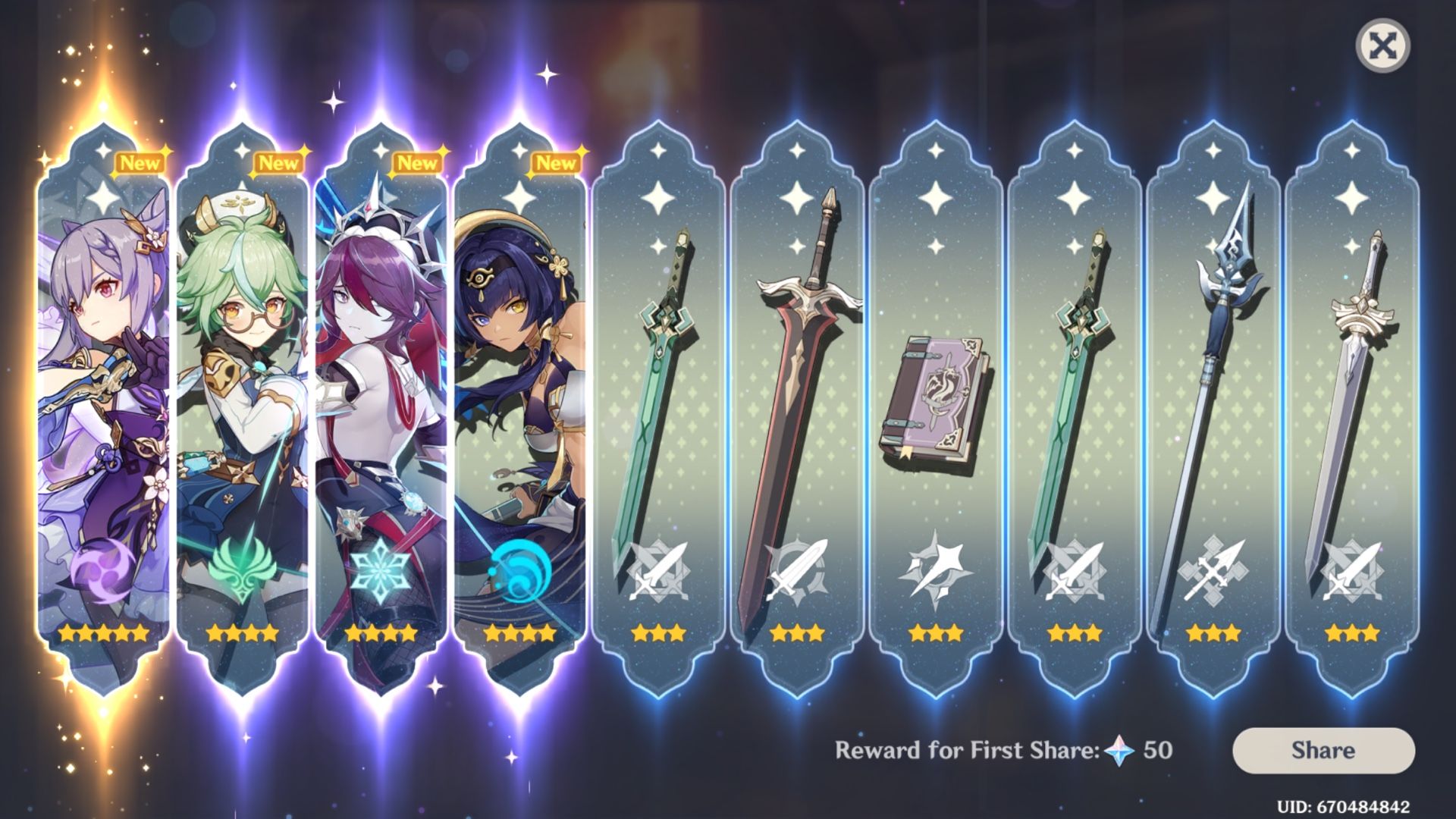Click the New badge on Keqing's card
This screenshot has height=819, width=1456.
(141, 162)
